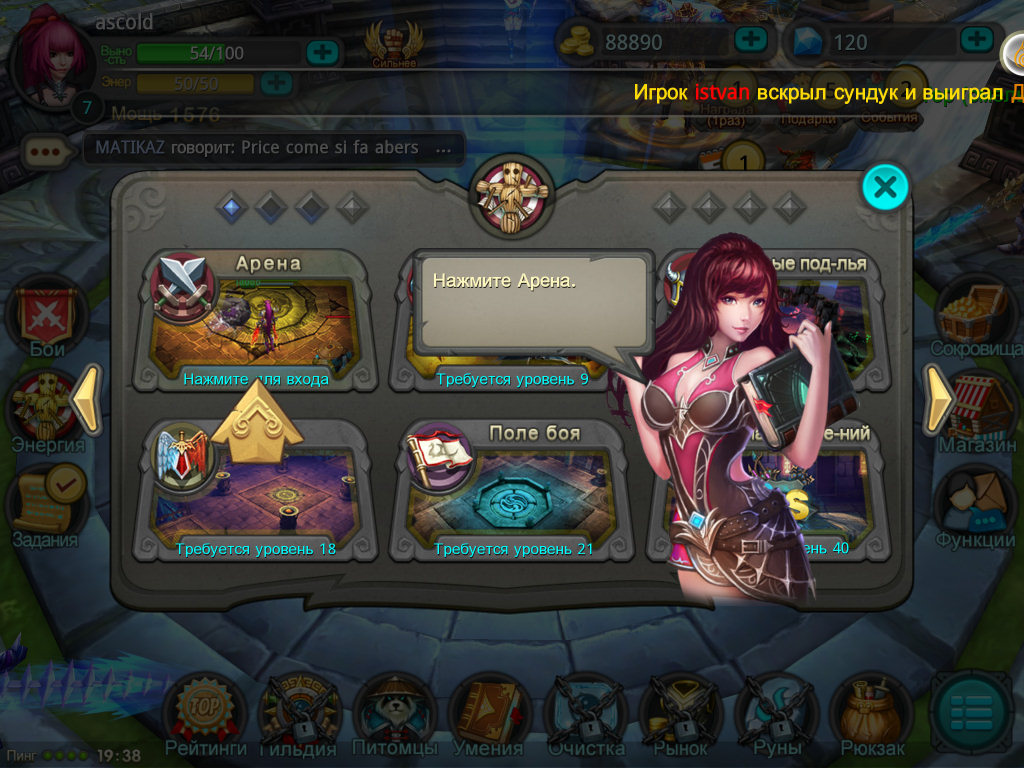1024x768 pixels.
Task: Go to previous page with left arrow
Action: (86, 400)
